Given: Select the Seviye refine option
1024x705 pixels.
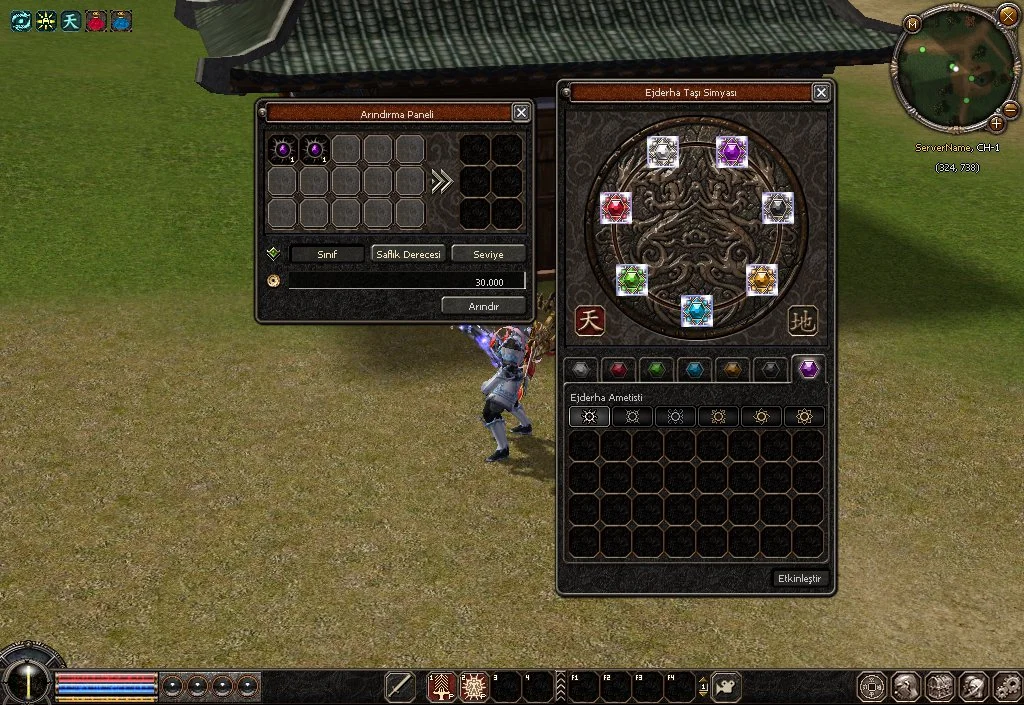Looking at the screenshot, I should coord(488,254).
